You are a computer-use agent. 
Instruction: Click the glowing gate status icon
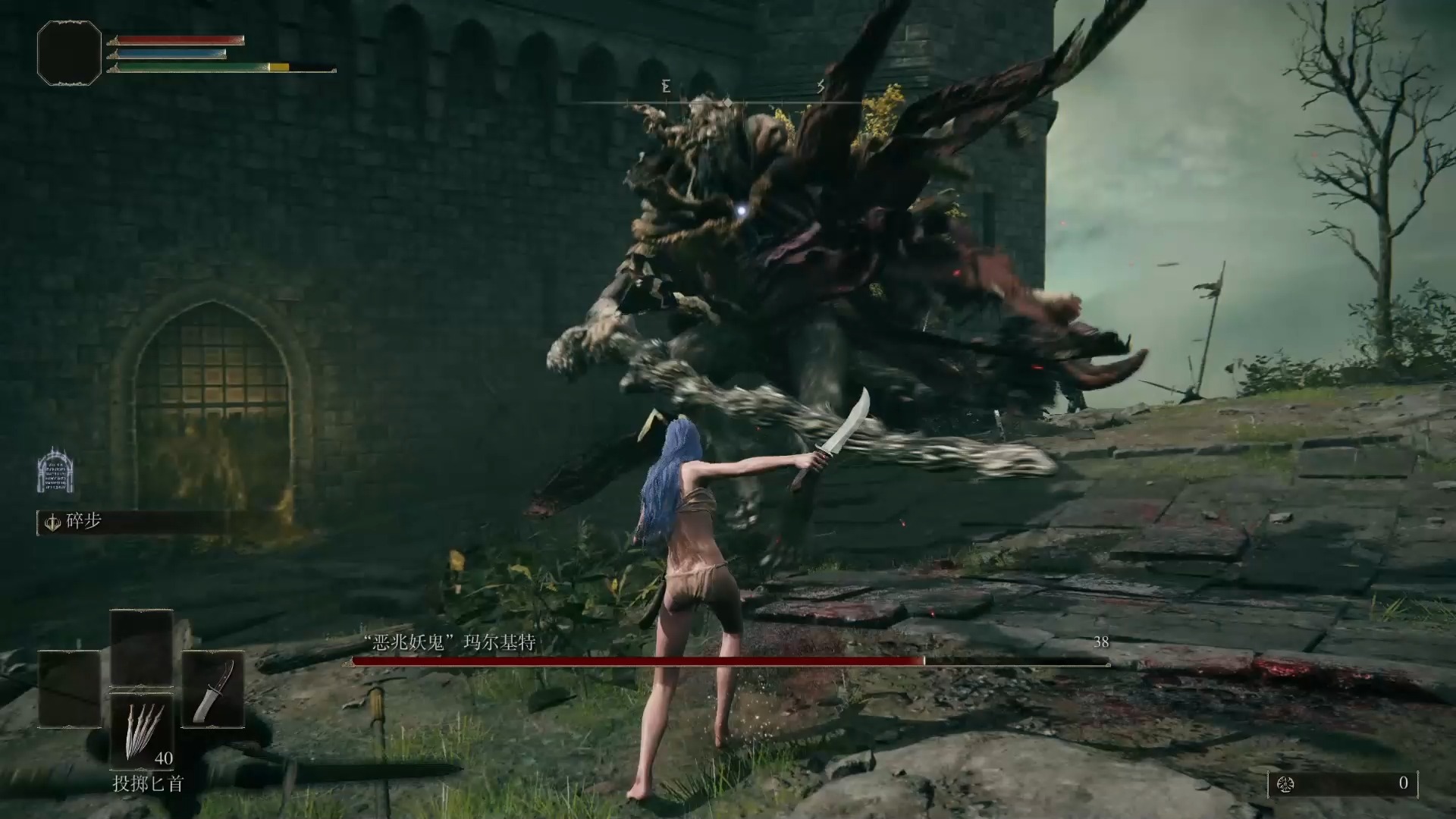(55, 470)
